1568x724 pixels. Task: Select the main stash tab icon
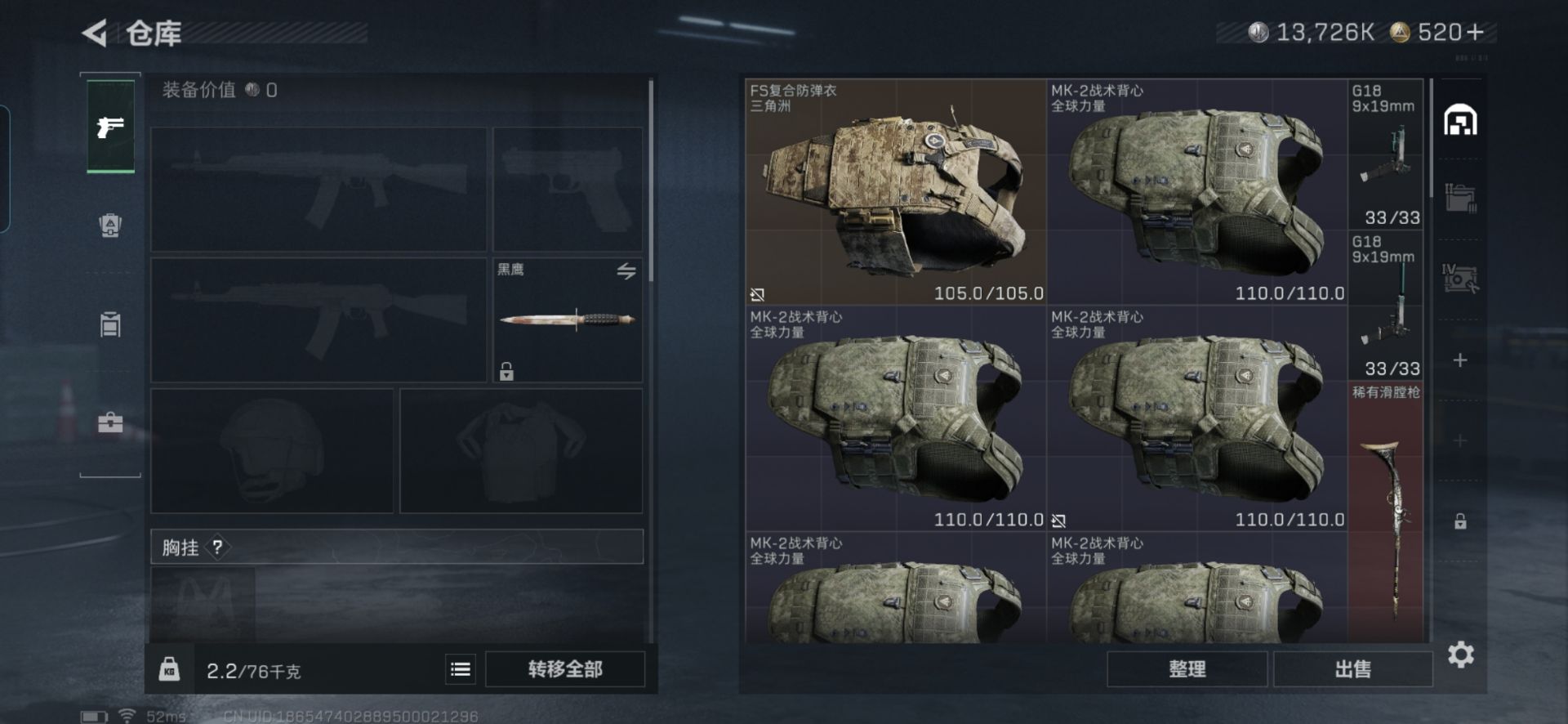tap(1460, 121)
